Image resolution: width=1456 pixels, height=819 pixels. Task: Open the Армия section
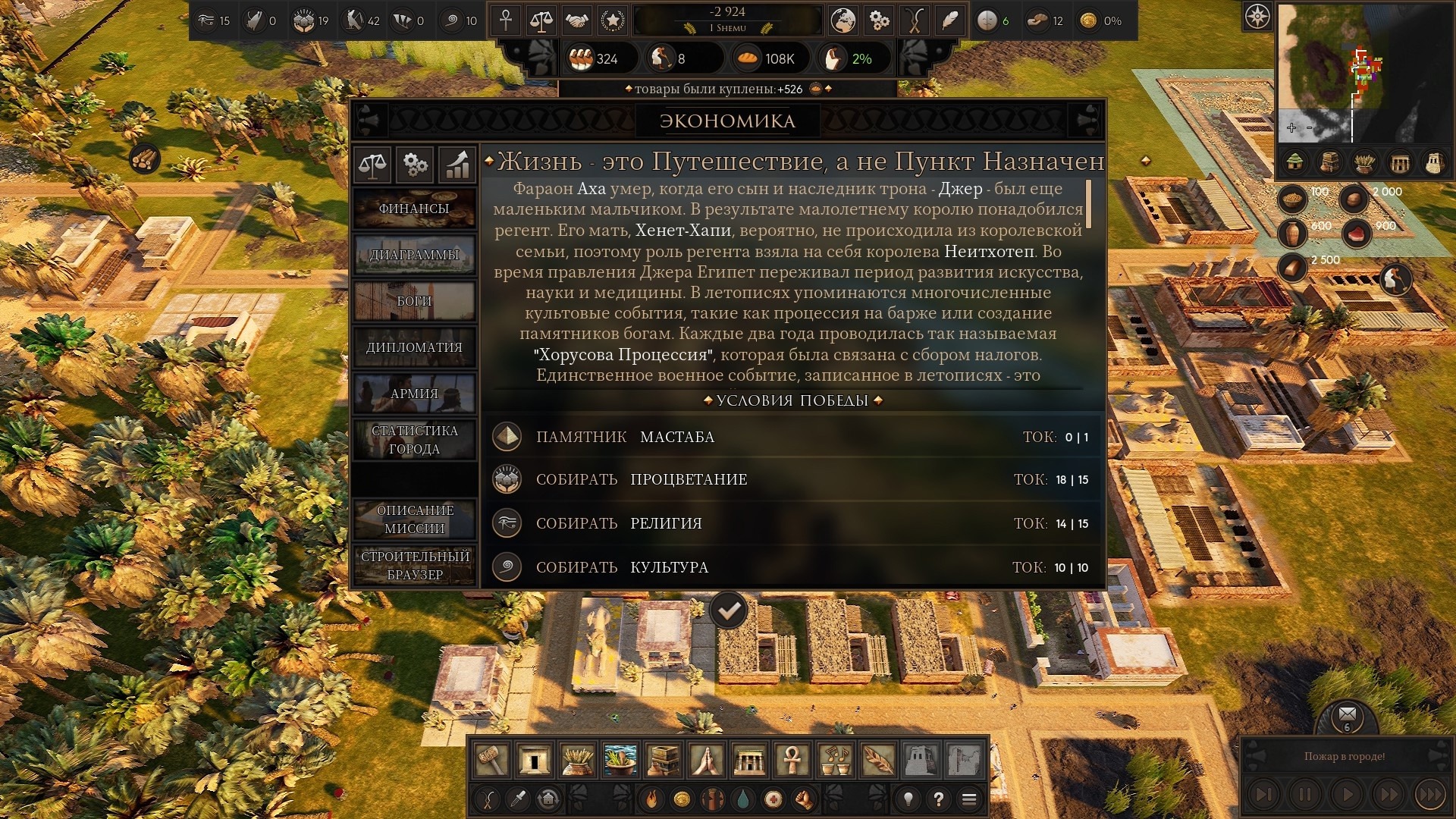(414, 394)
